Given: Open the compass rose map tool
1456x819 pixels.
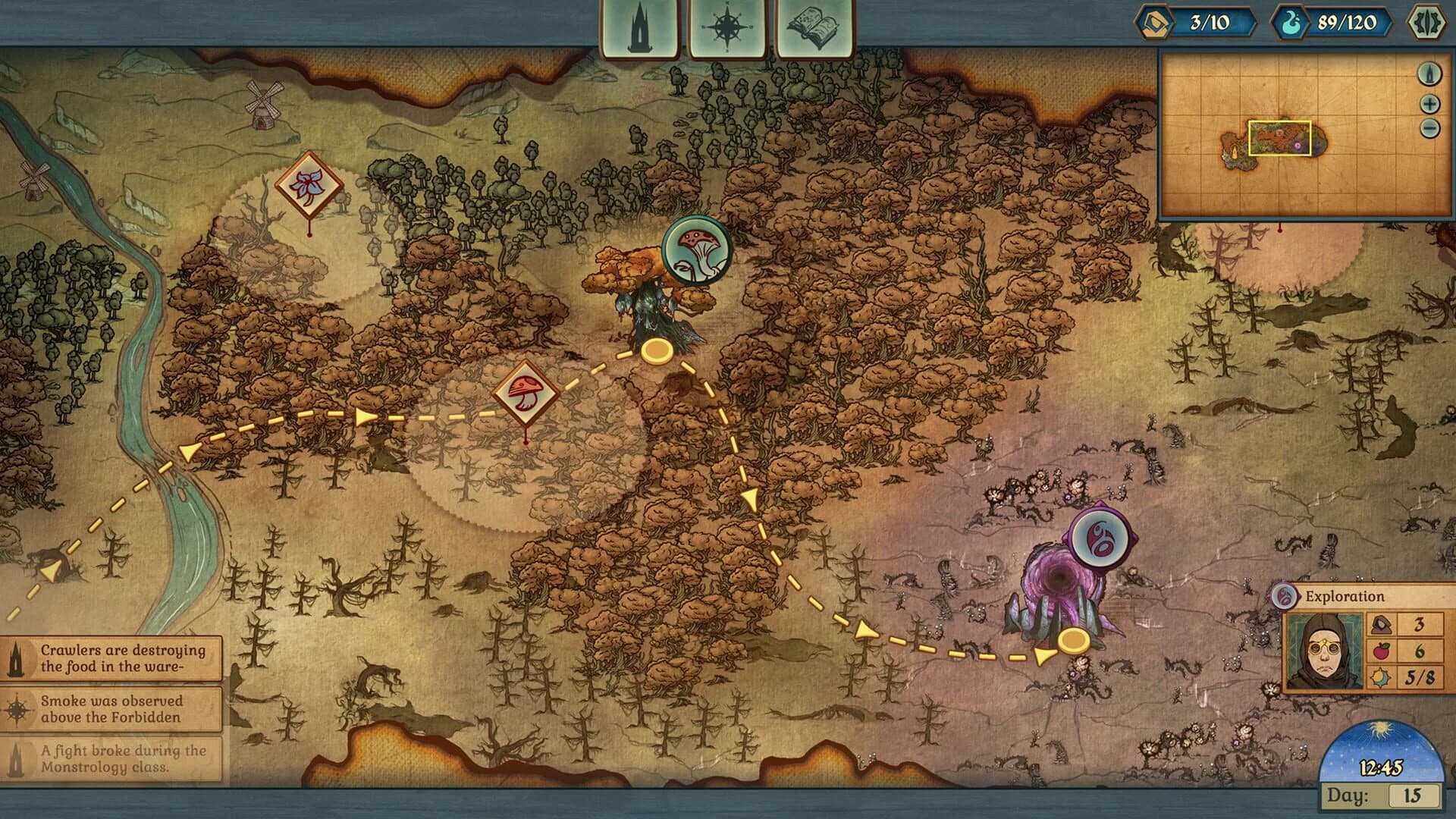Looking at the screenshot, I should coord(726,22).
